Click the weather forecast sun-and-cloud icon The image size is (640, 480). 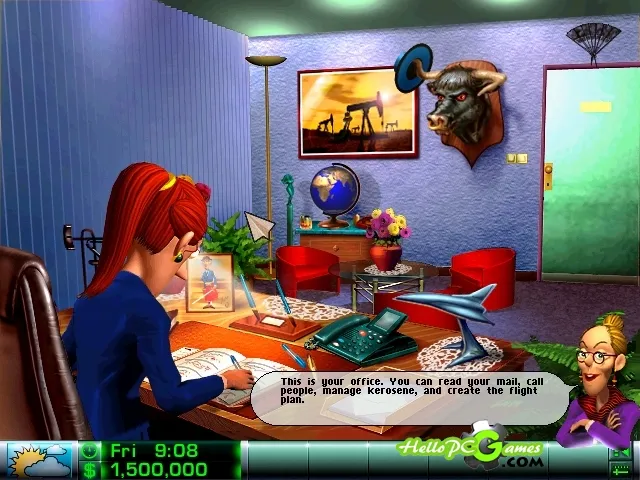click(x=39, y=460)
